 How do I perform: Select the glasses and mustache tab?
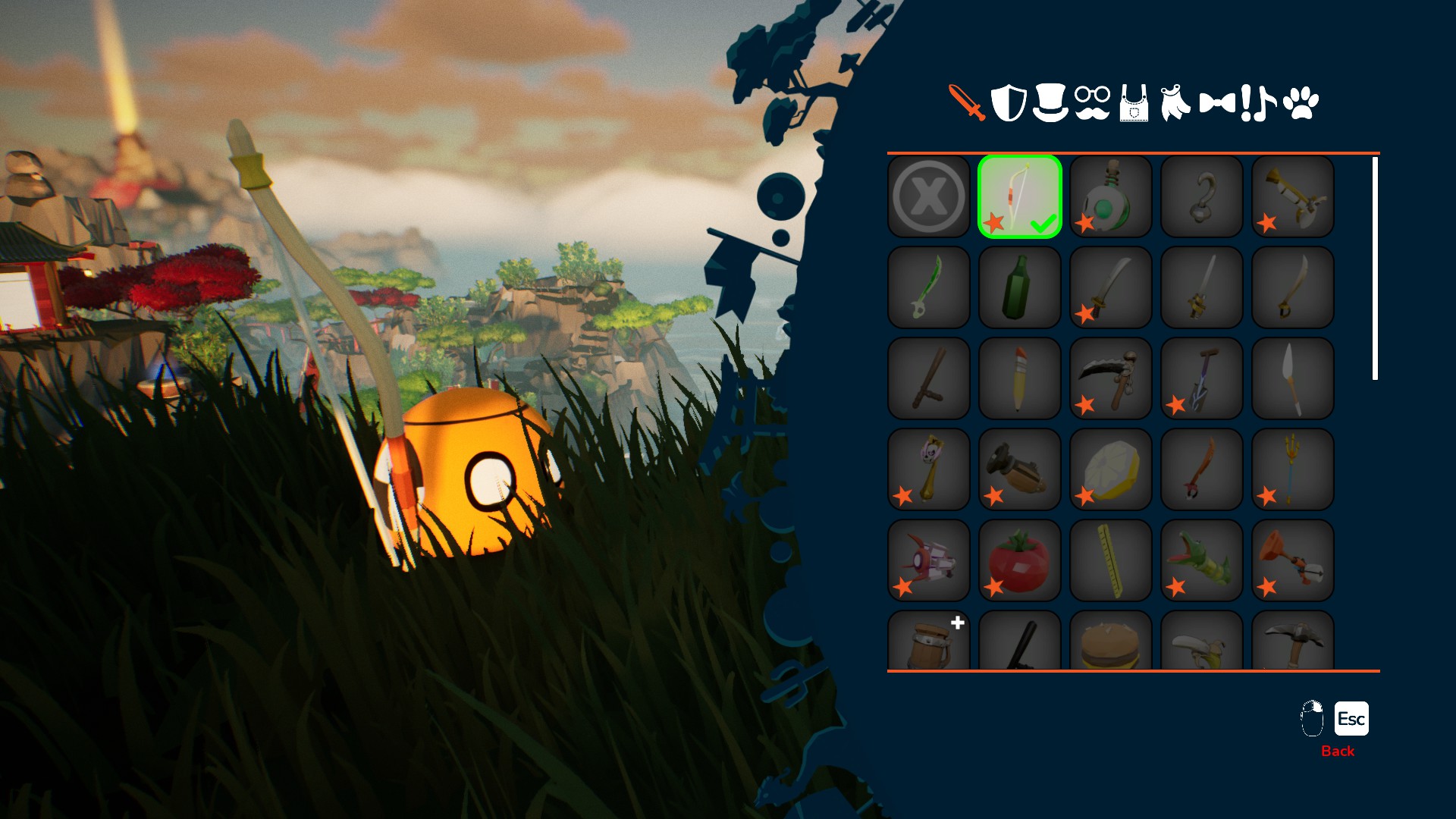pyautogui.click(x=1092, y=103)
